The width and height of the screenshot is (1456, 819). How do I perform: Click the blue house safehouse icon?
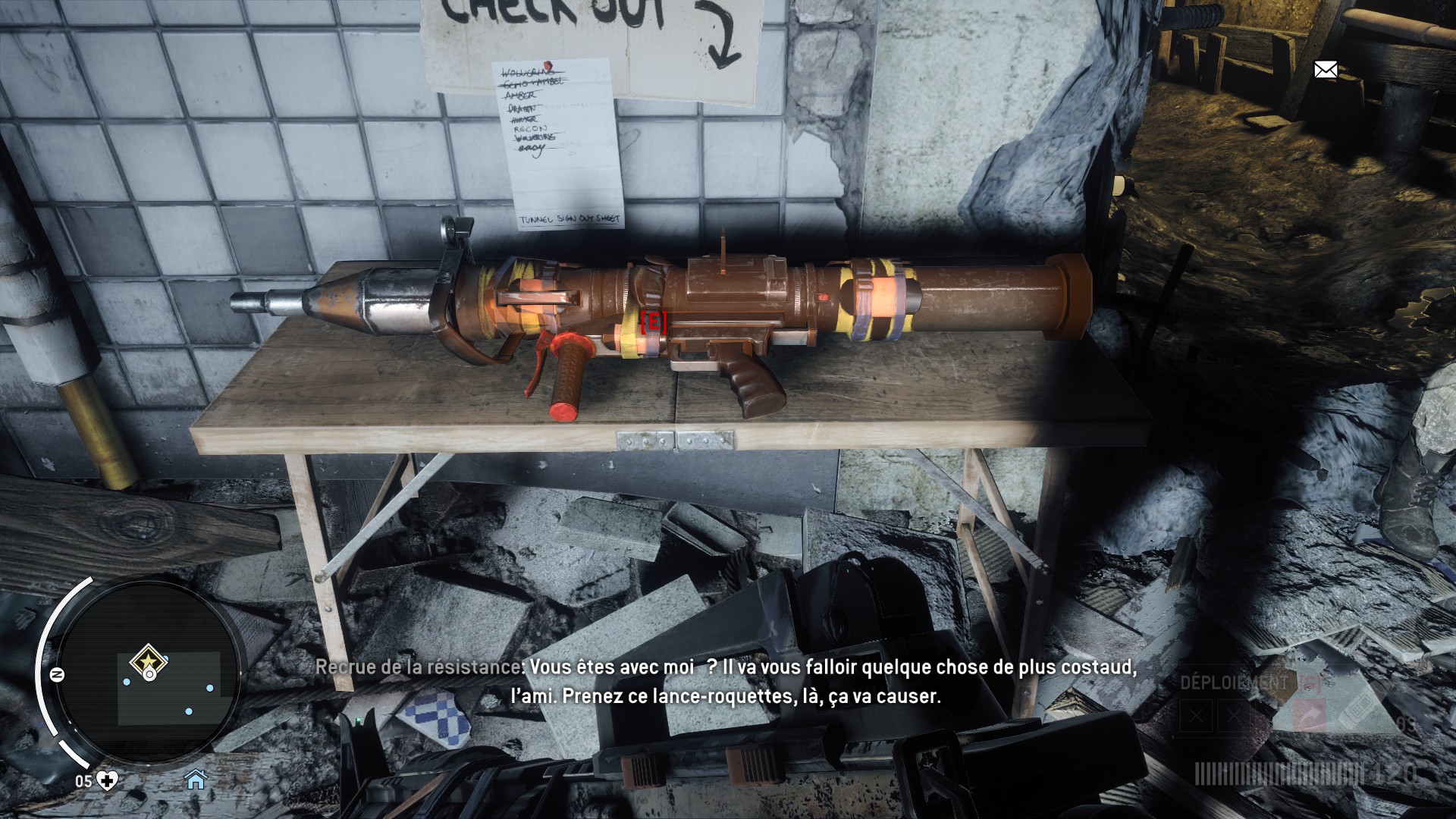(196, 779)
